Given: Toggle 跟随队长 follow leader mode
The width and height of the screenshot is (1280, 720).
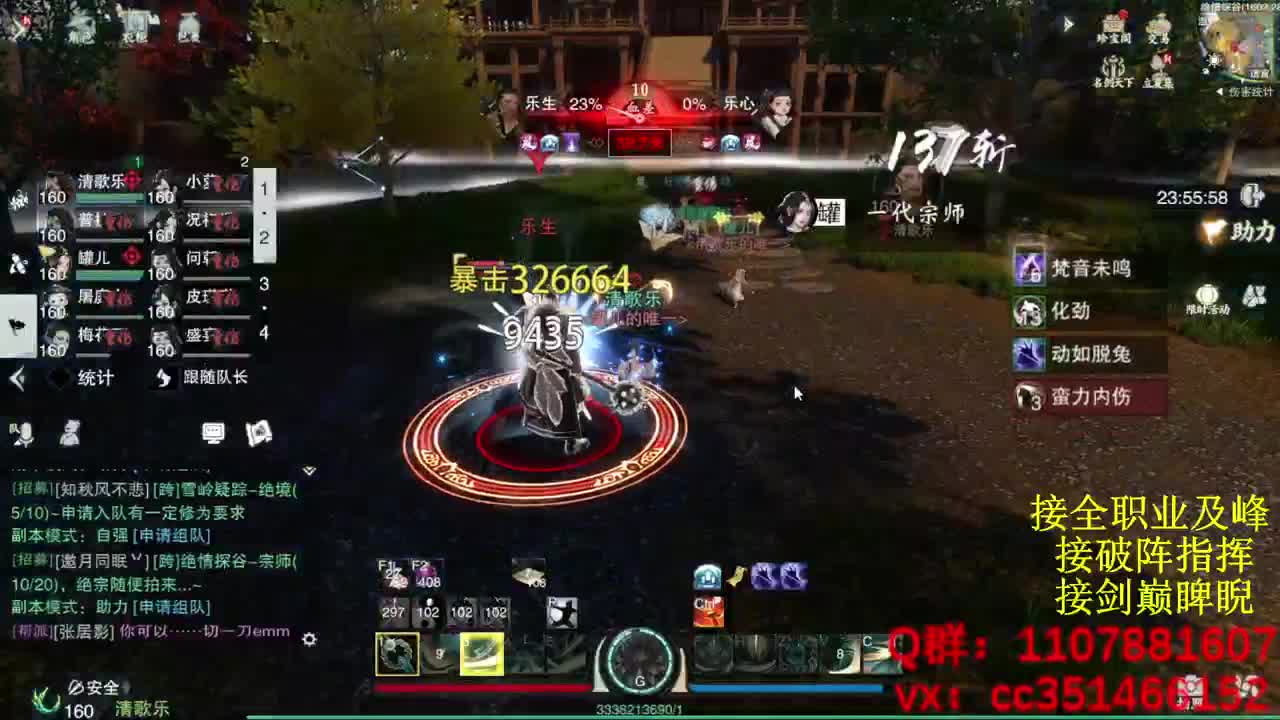Looking at the screenshot, I should pos(210,378).
